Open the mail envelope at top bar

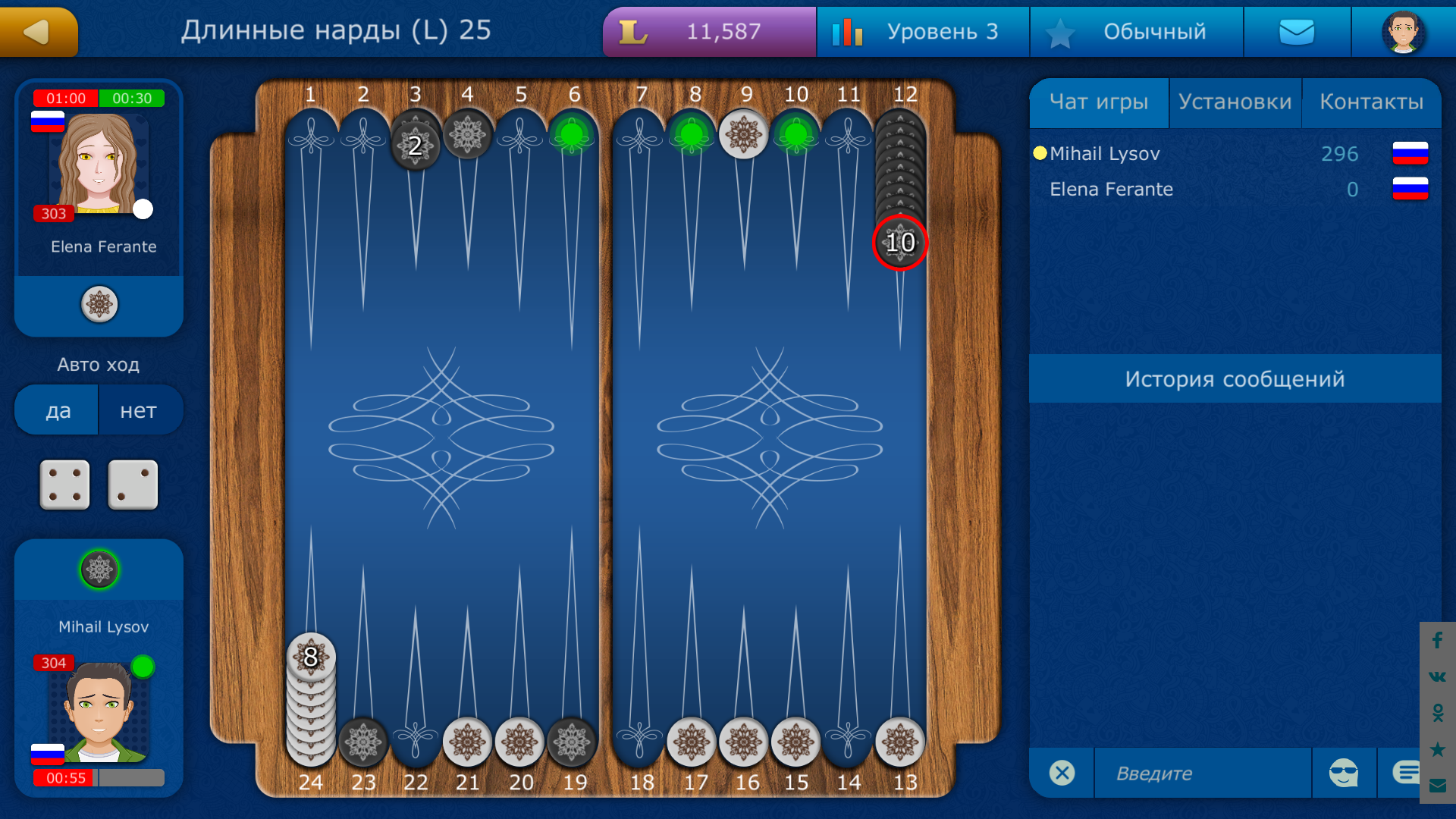point(1297,31)
